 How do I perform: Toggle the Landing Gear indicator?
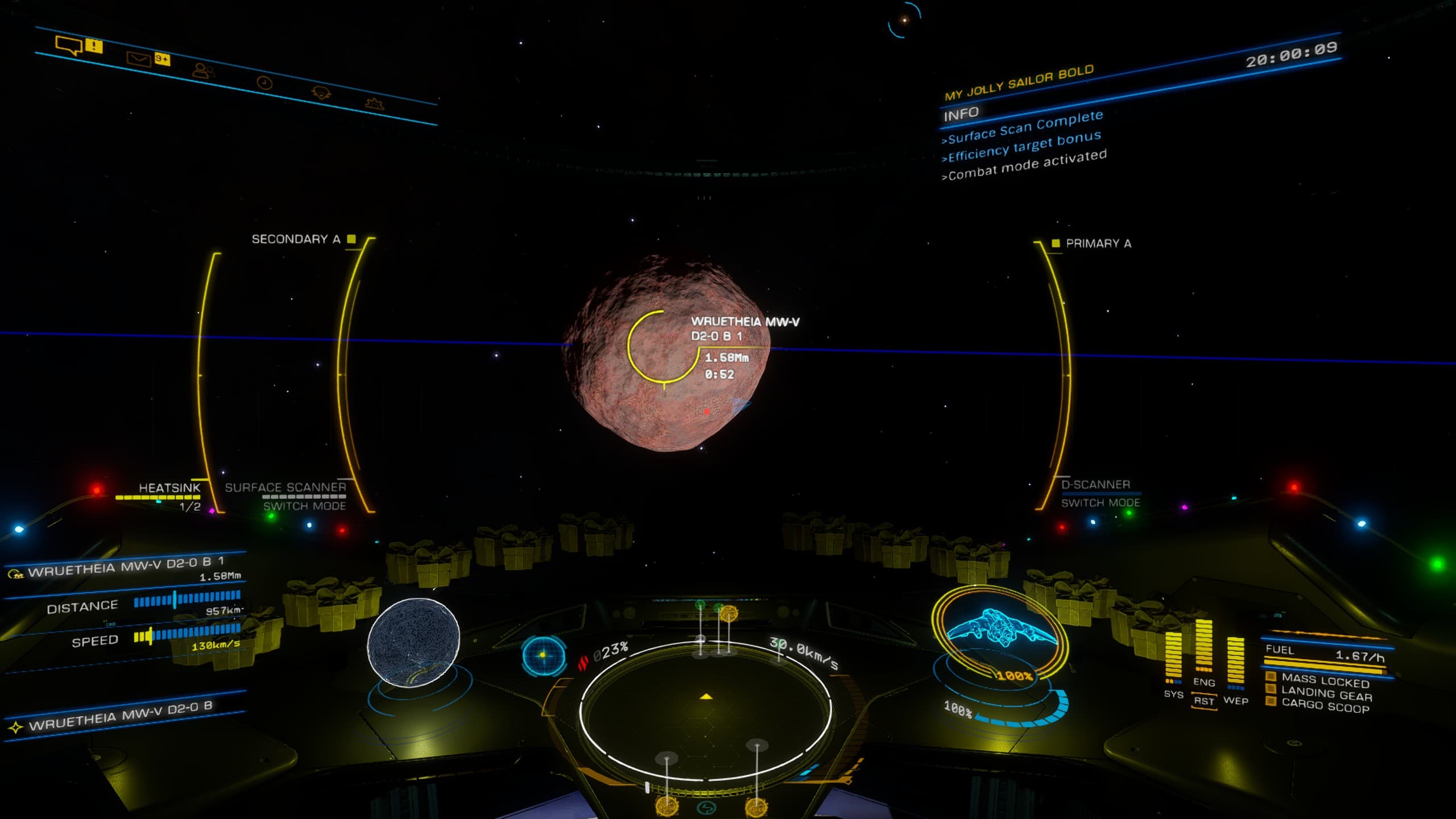(1325, 694)
